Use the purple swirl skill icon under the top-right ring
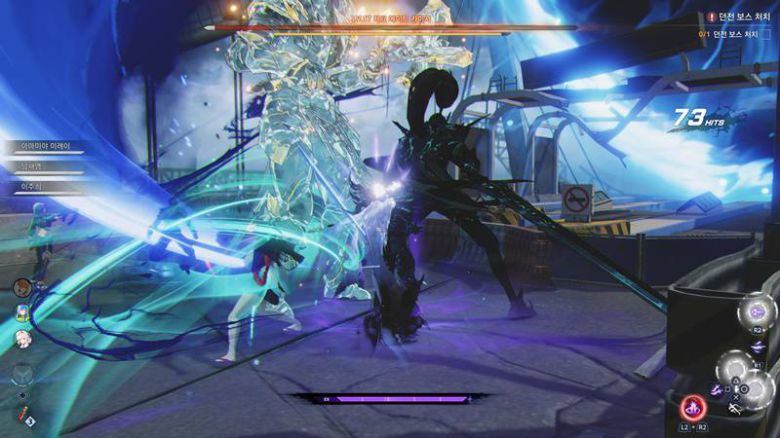Screen dimensions: 780x438 point(757,346)
